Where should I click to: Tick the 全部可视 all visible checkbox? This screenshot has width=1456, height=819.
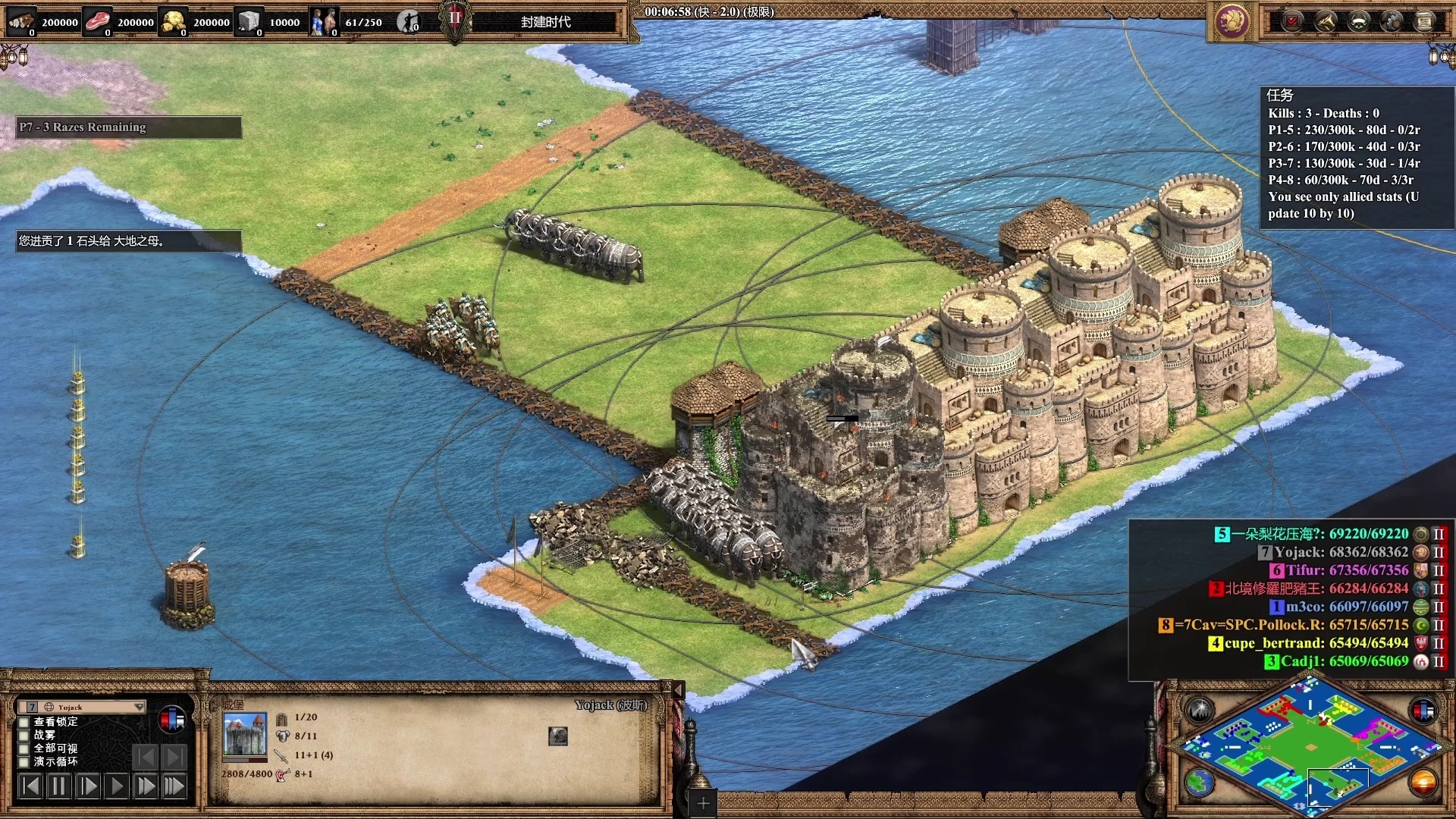[x=24, y=748]
